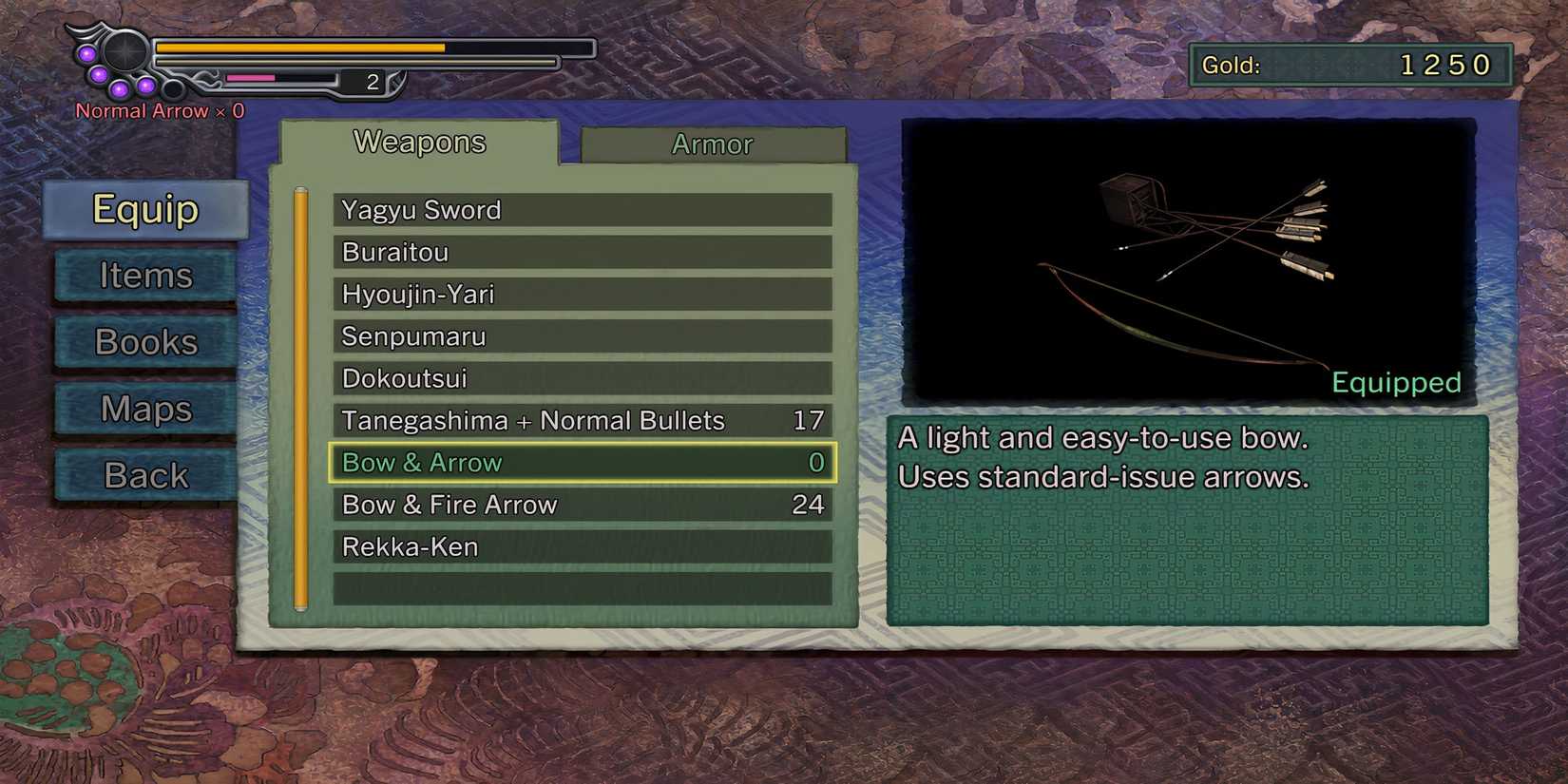Click the orange weapon list scrollbar
This screenshot has height=784, width=1568.
301,399
